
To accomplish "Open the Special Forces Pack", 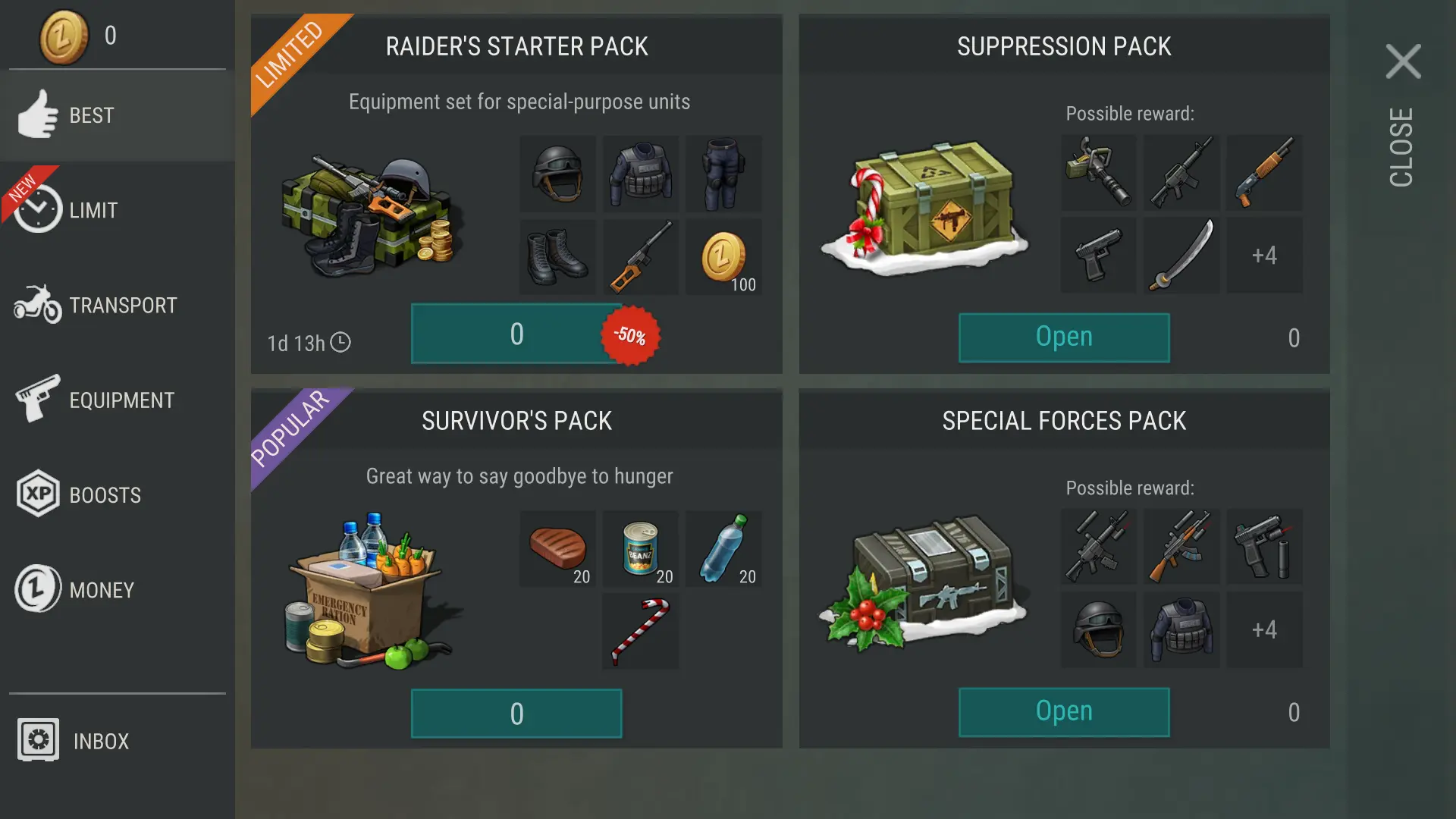I will (x=1063, y=711).
